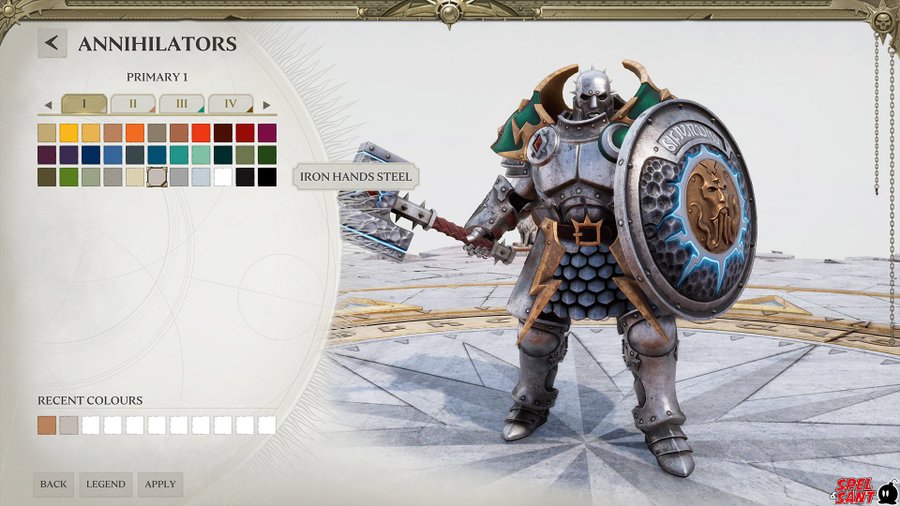The width and height of the screenshot is (900, 506).
Task: Select the pure white palette swatch
Action: [223, 177]
